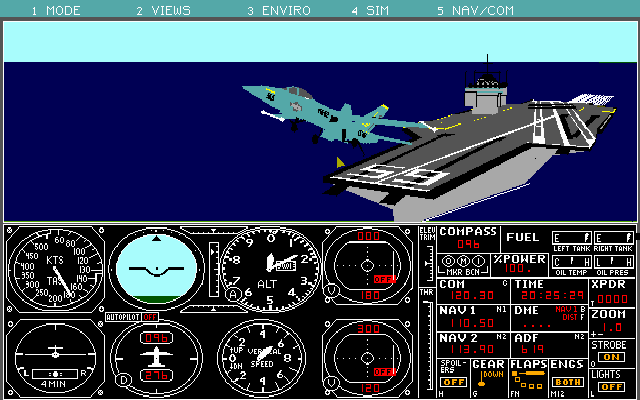
Task: Select the ADF frequency readout
Action: pyautogui.click(x=531, y=350)
